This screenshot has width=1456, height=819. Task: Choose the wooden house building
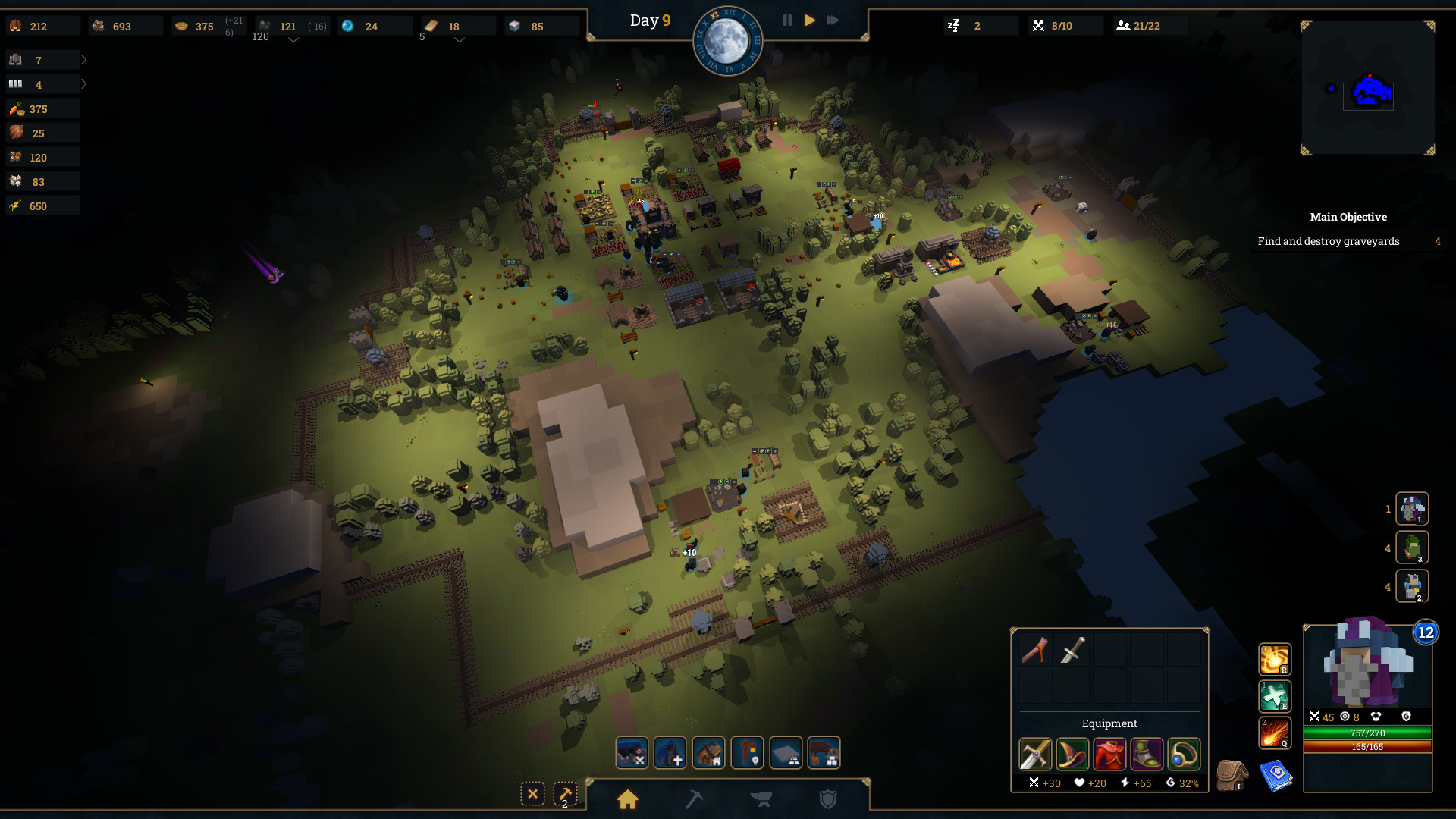tap(708, 753)
